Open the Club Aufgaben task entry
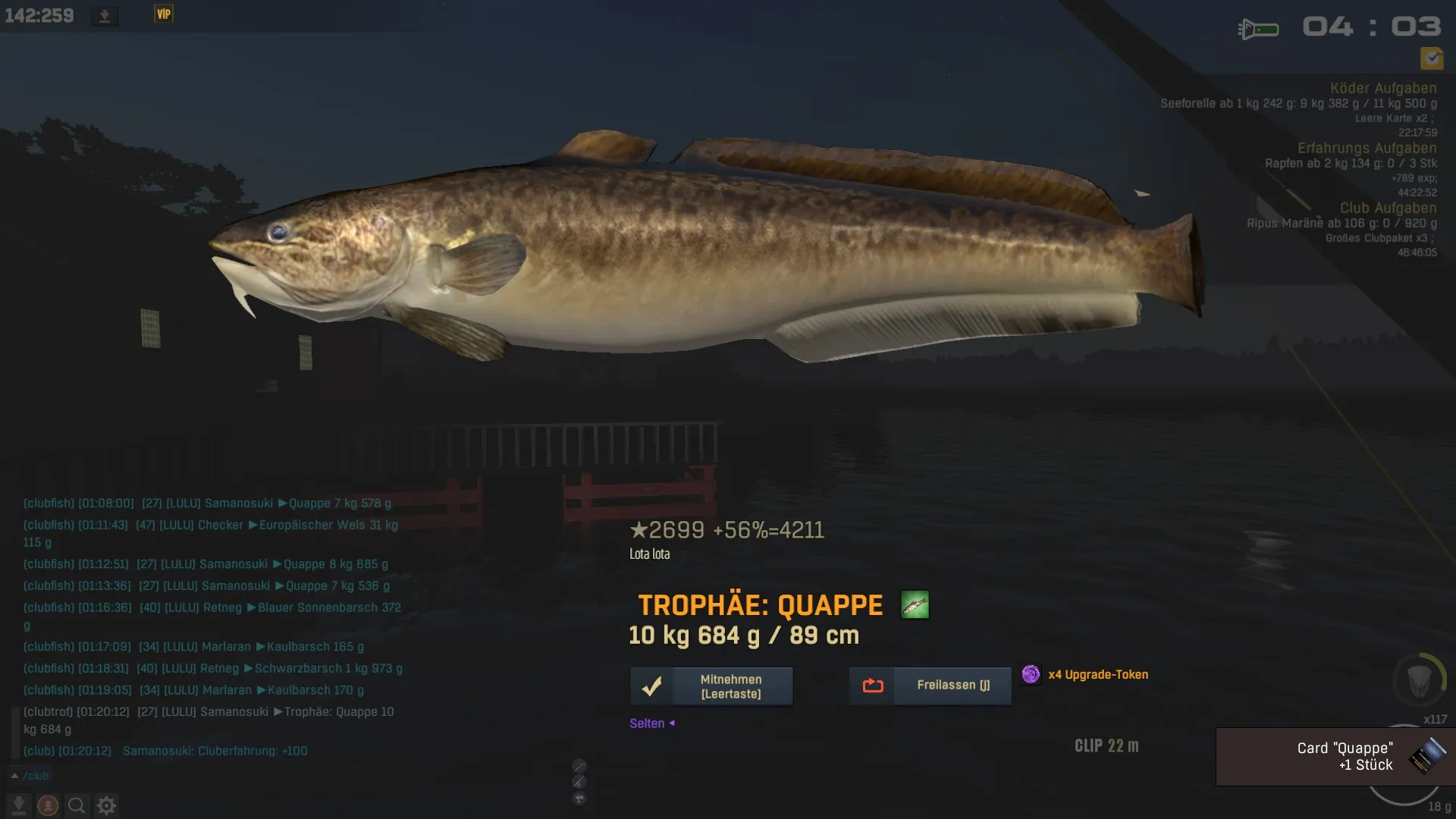 1387,208
